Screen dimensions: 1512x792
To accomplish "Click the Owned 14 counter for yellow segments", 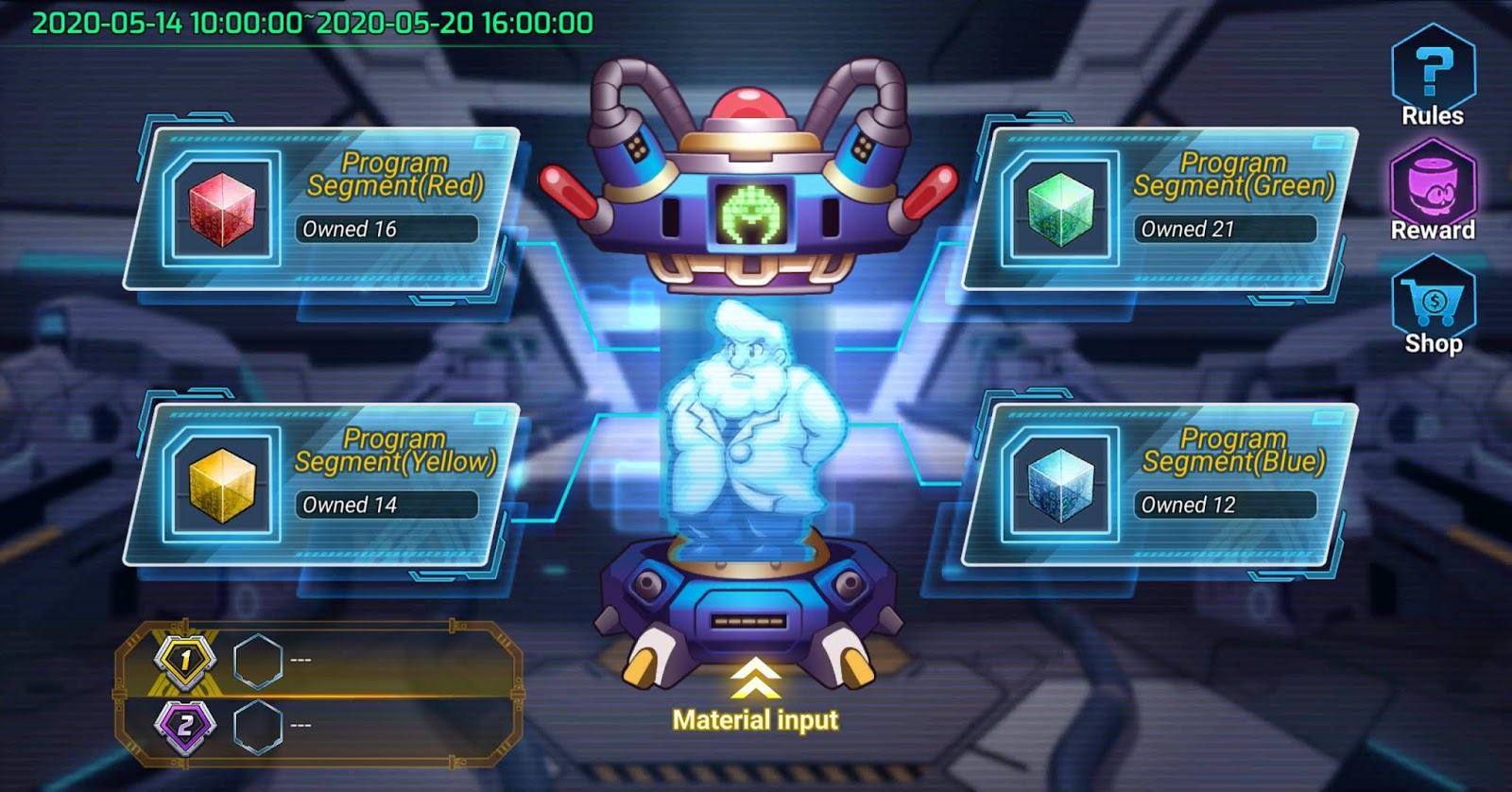I will (x=387, y=504).
